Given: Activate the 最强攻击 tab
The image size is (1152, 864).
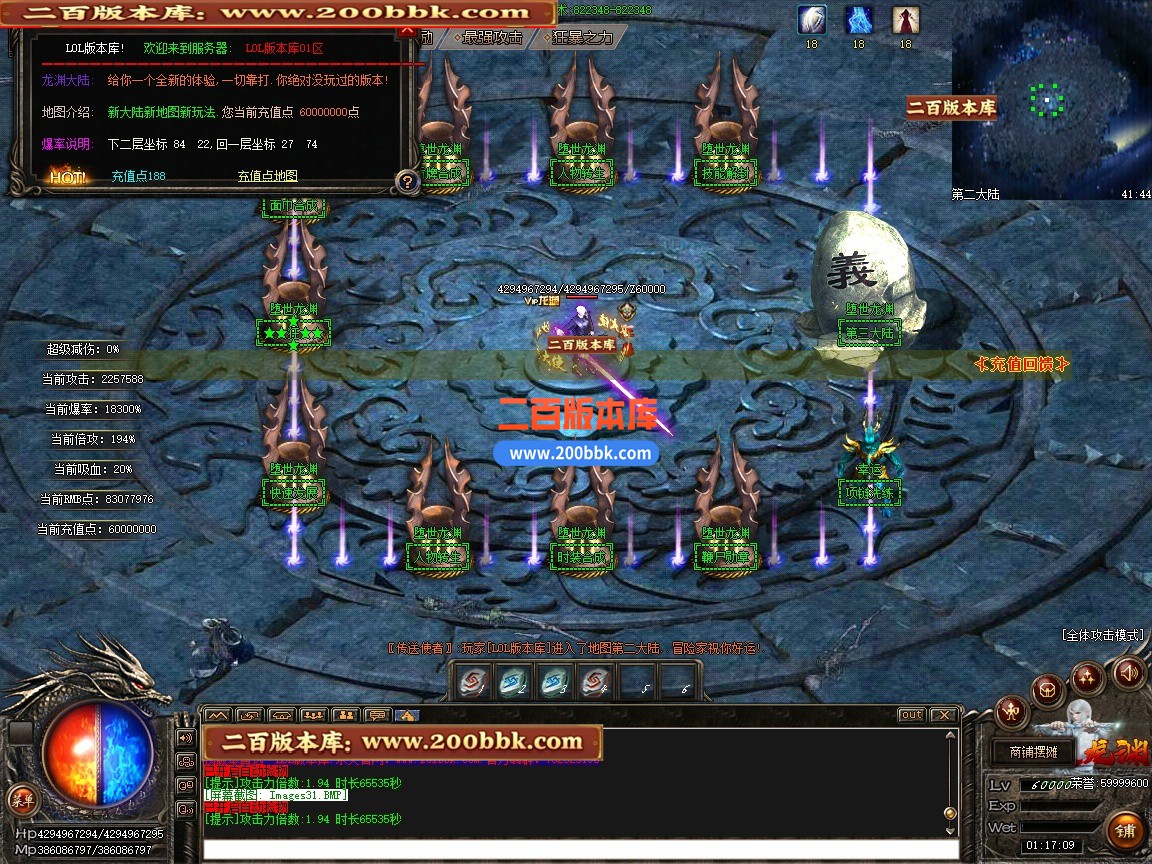Looking at the screenshot, I should pyautogui.click(x=492, y=38).
